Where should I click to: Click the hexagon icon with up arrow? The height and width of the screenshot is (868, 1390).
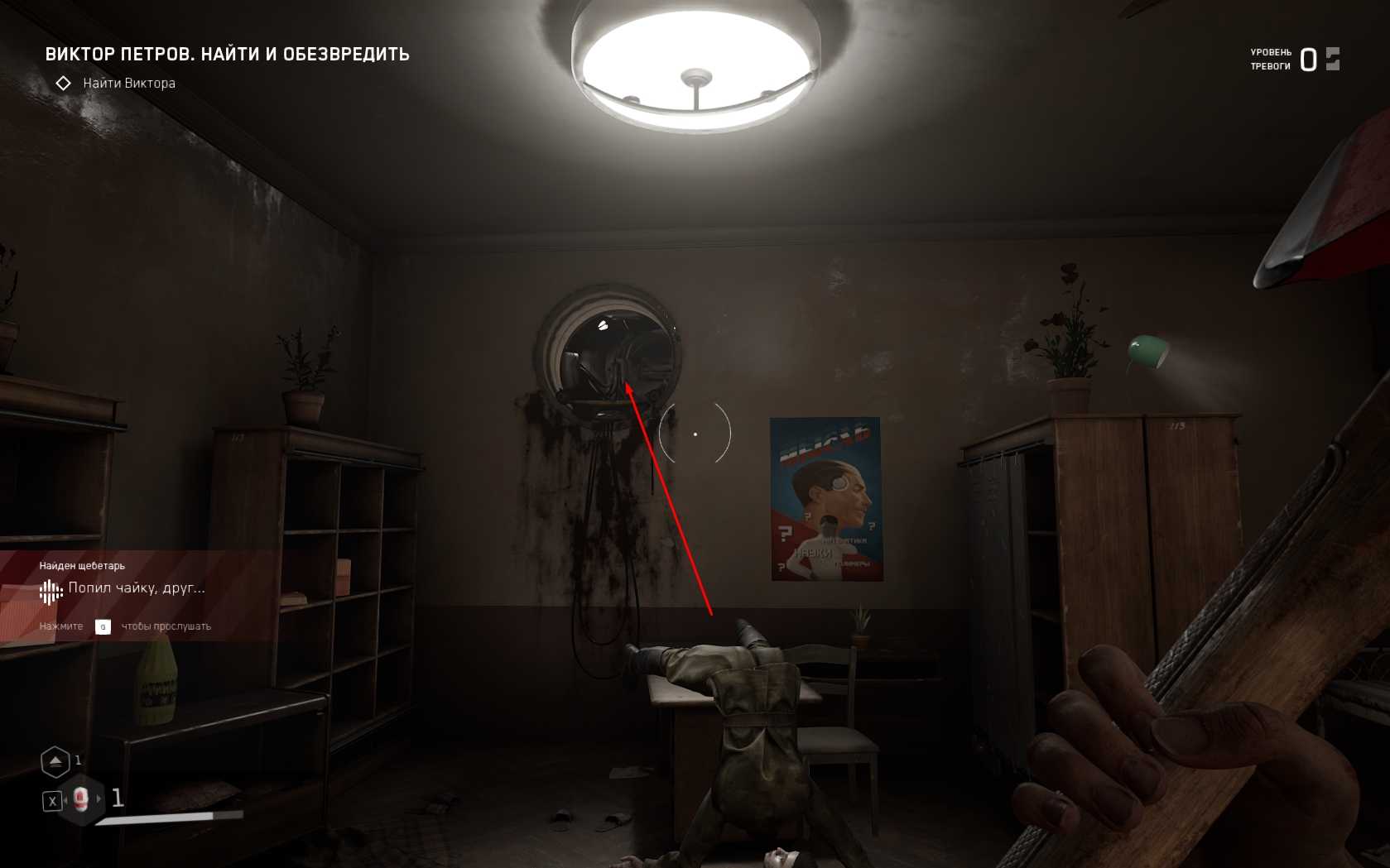pos(55,761)
